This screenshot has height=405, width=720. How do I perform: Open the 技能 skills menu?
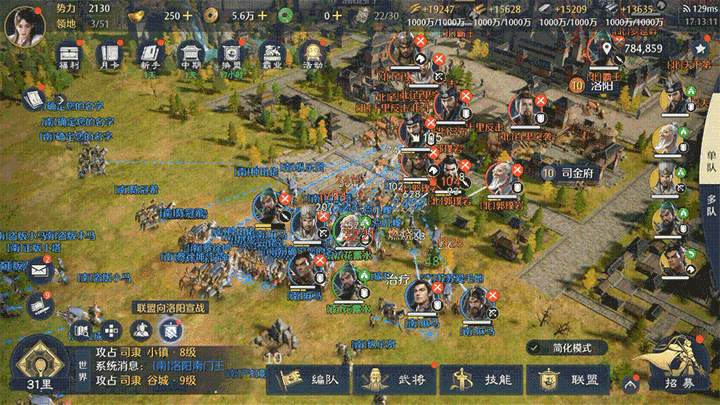coord(479,380)
